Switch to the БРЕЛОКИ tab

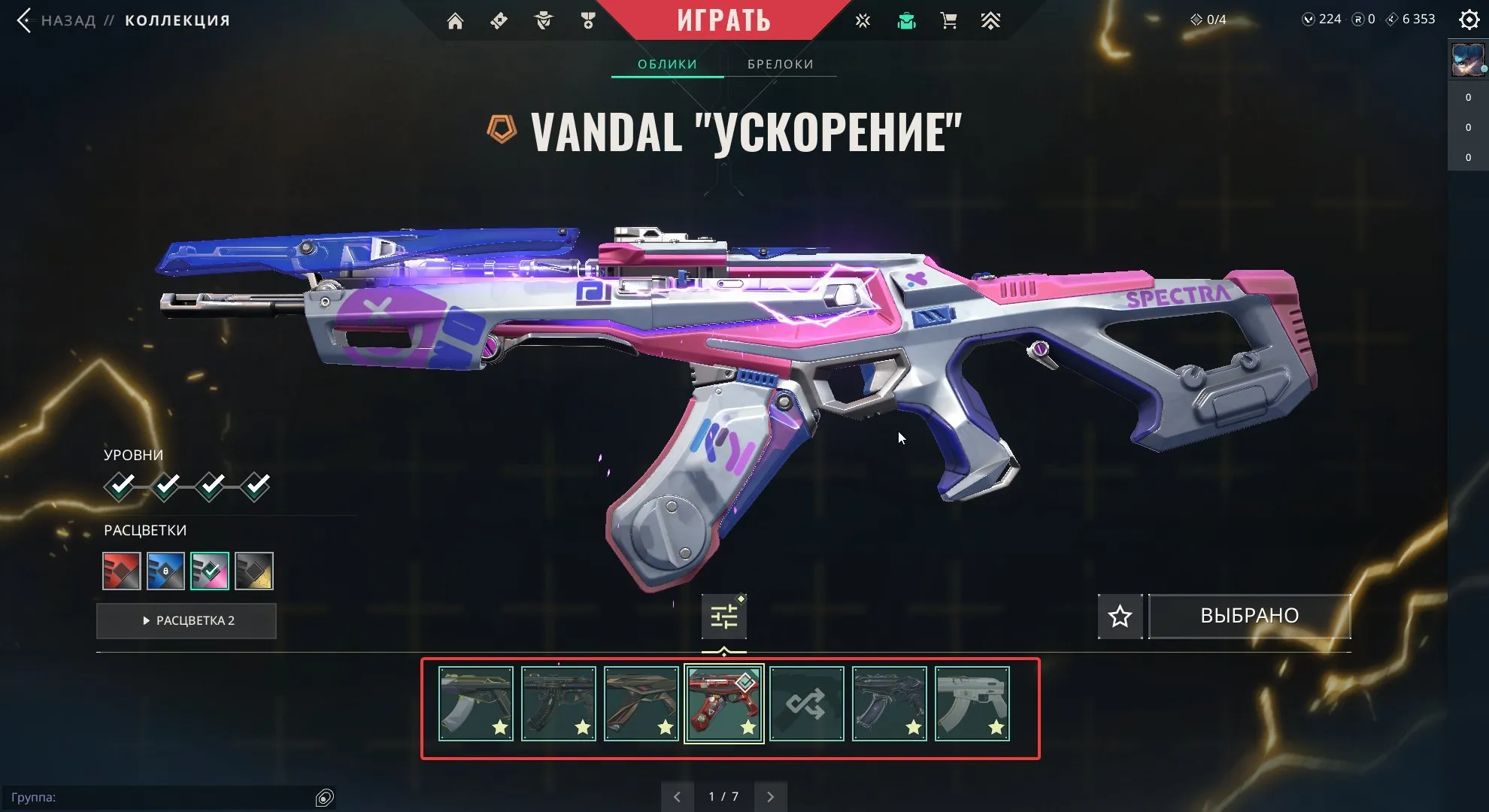tap(780, 64)
